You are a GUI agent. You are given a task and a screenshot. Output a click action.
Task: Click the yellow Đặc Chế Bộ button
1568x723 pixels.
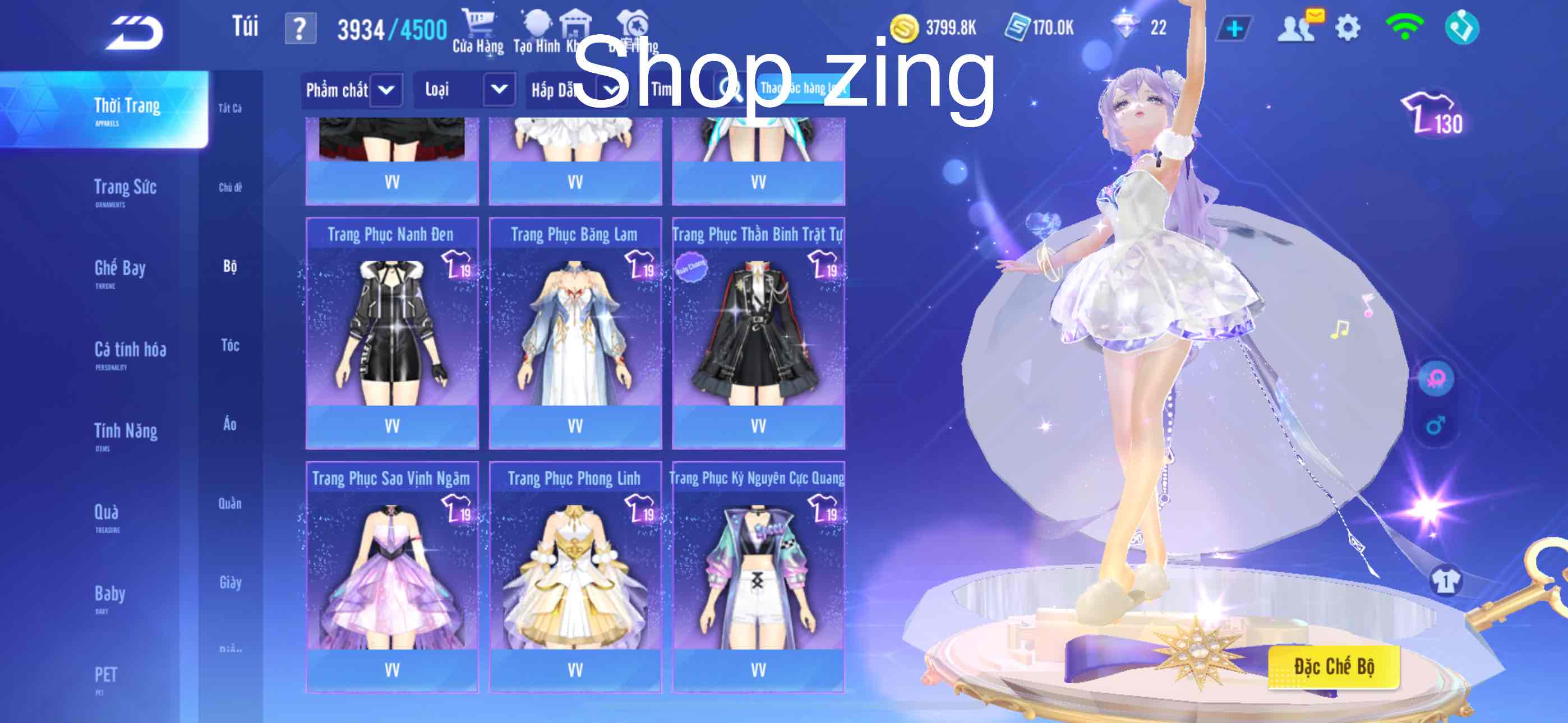click(x=1334, y=667)
